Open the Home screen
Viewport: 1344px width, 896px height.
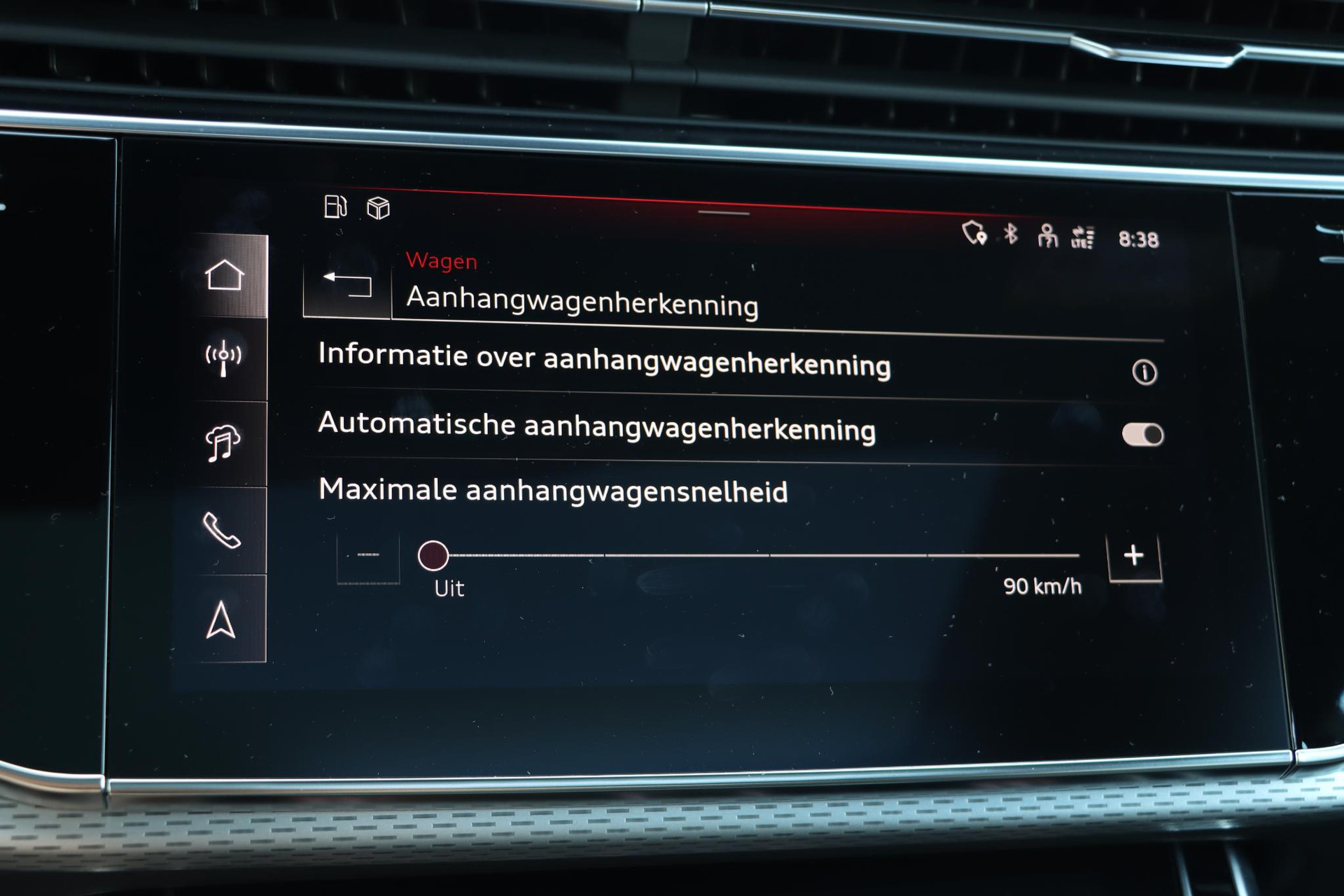(x=225, y=275)
